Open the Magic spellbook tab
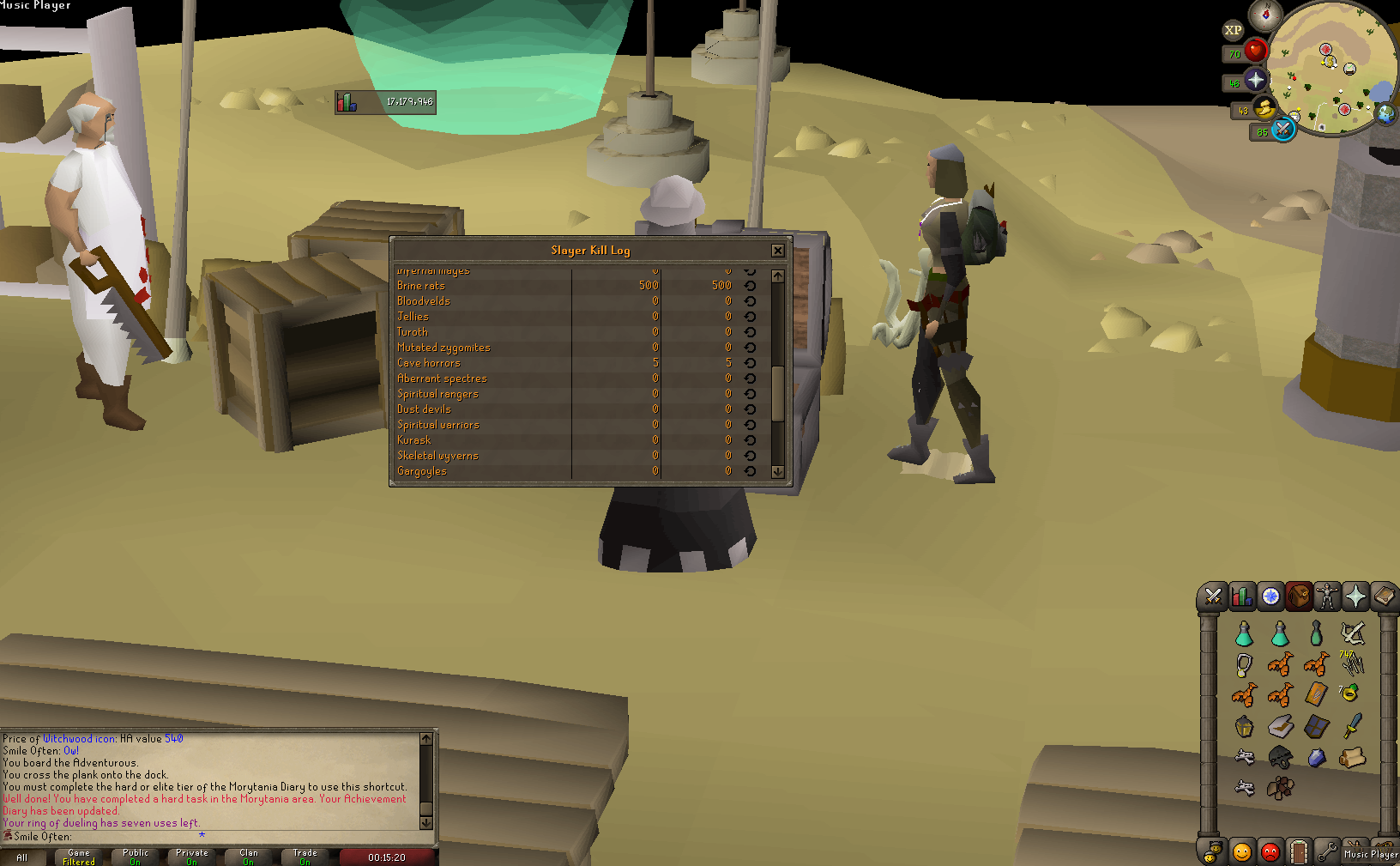 1385,597
